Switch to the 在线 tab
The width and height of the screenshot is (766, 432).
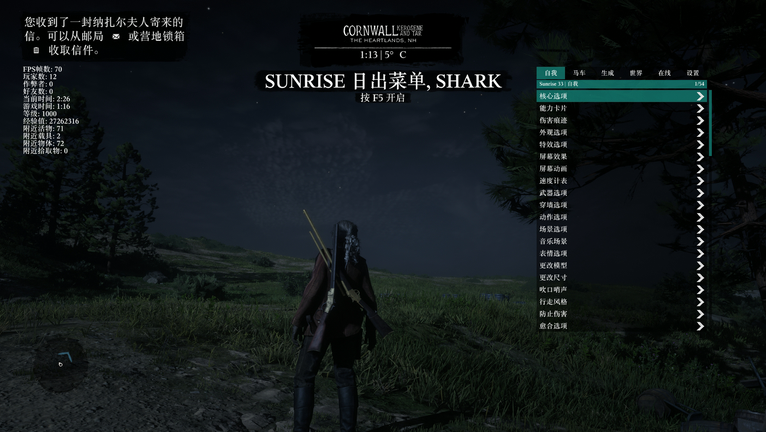click(664, 73)
